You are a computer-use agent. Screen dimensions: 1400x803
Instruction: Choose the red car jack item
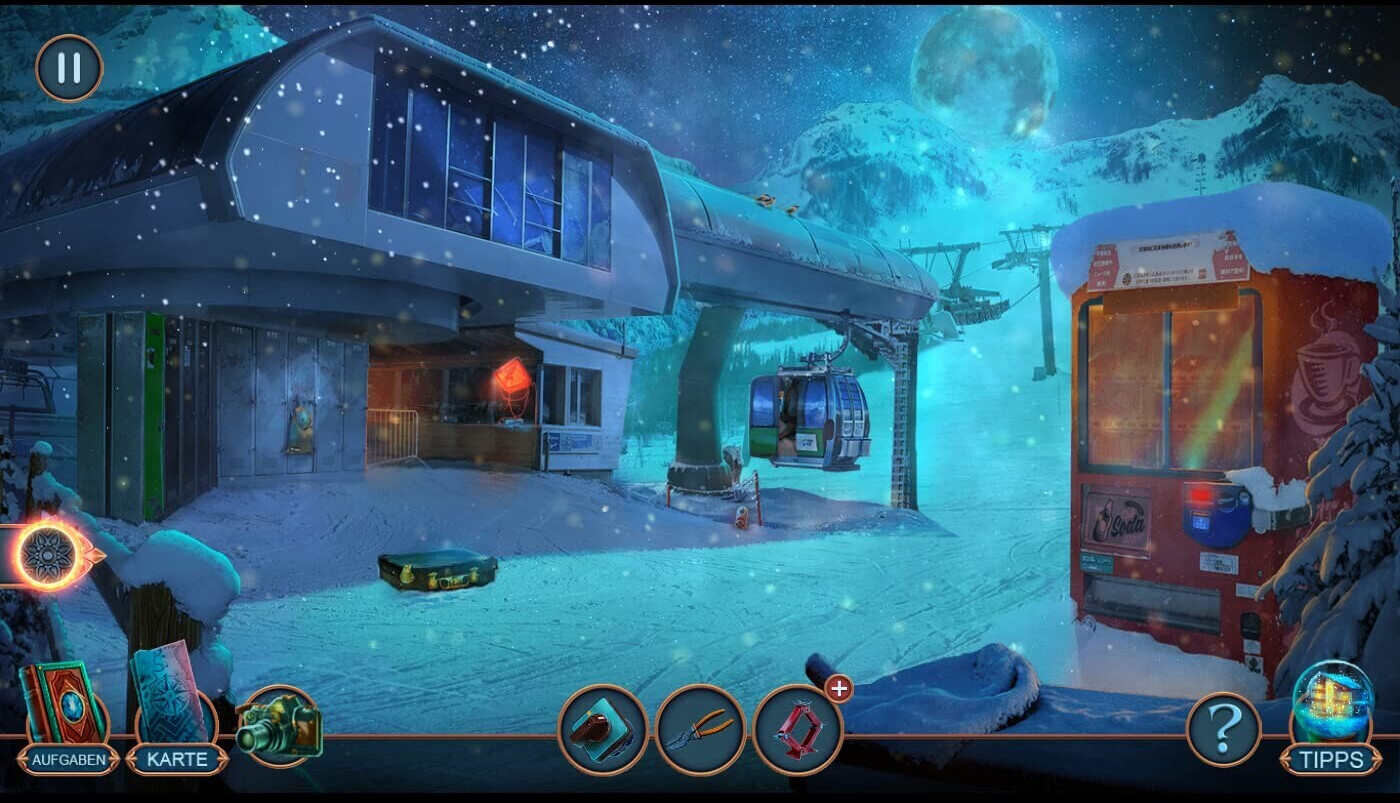(x=797, y=730)
